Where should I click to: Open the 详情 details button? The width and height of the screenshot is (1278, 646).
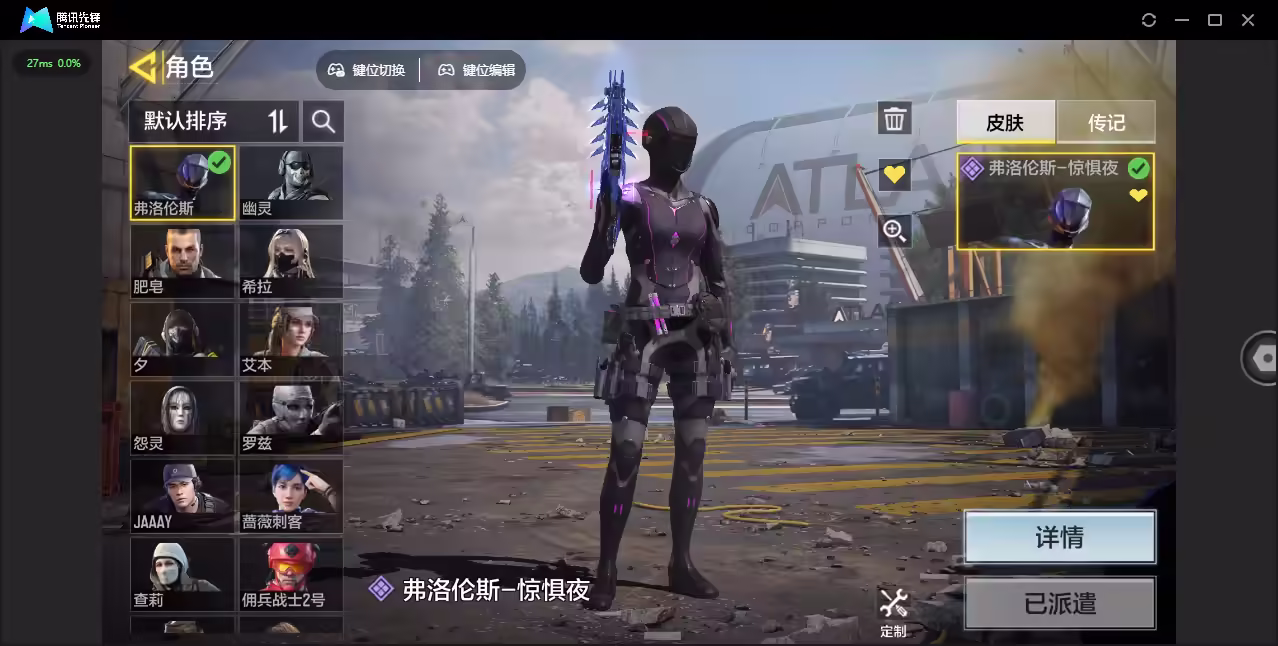tap(1059, 537)
